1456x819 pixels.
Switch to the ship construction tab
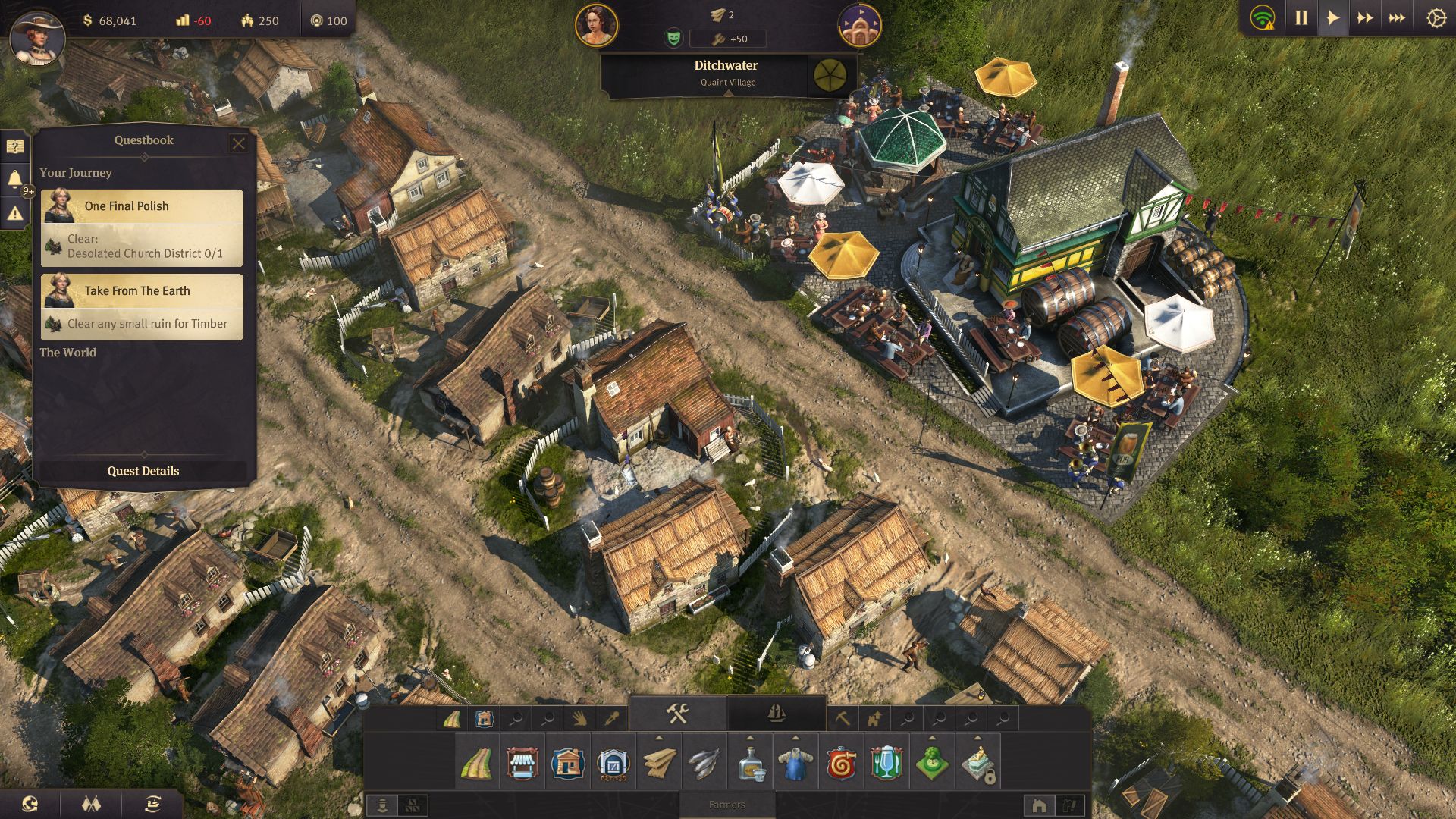click(777, 714)
